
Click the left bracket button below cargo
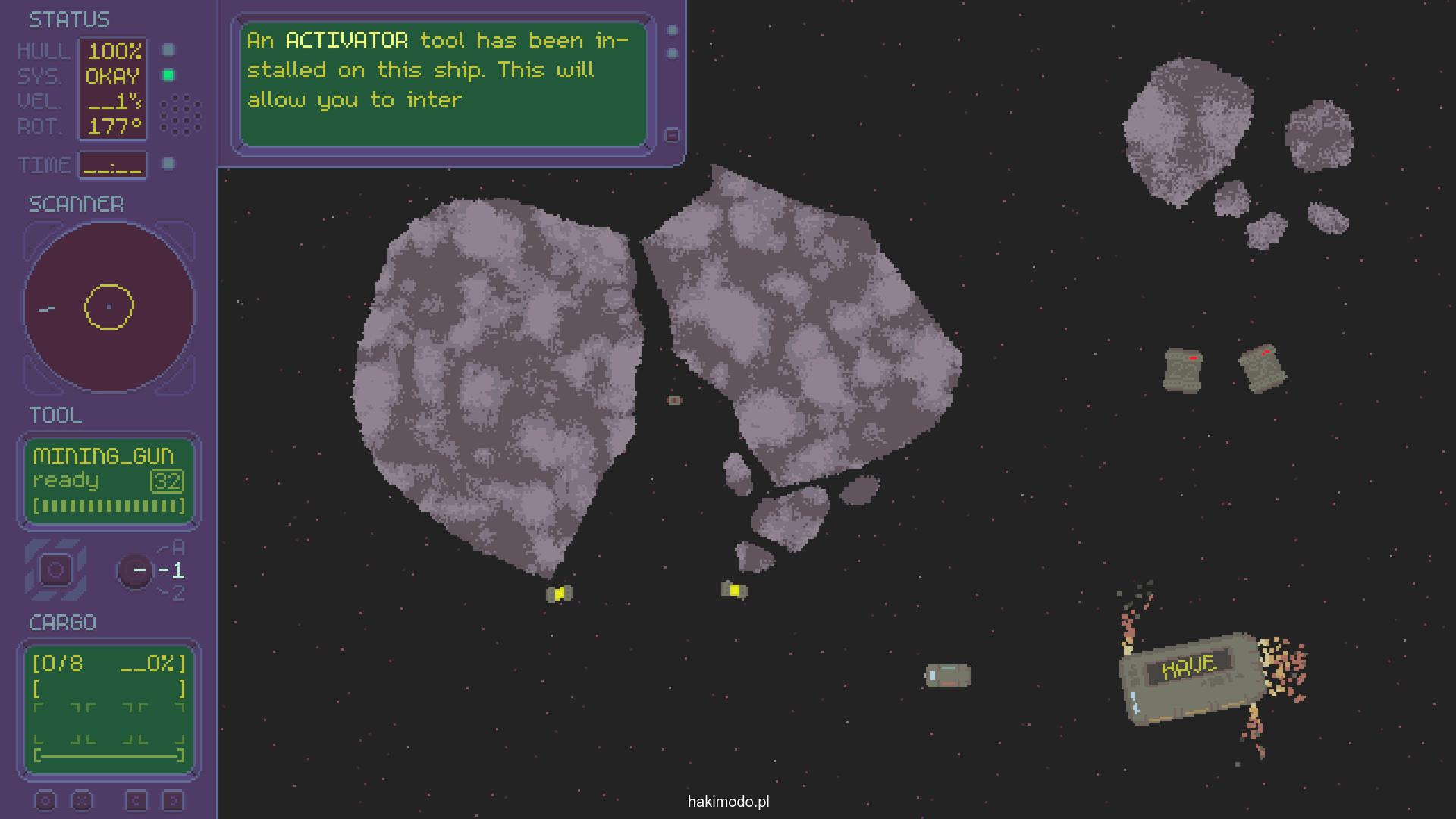[136, 801]
